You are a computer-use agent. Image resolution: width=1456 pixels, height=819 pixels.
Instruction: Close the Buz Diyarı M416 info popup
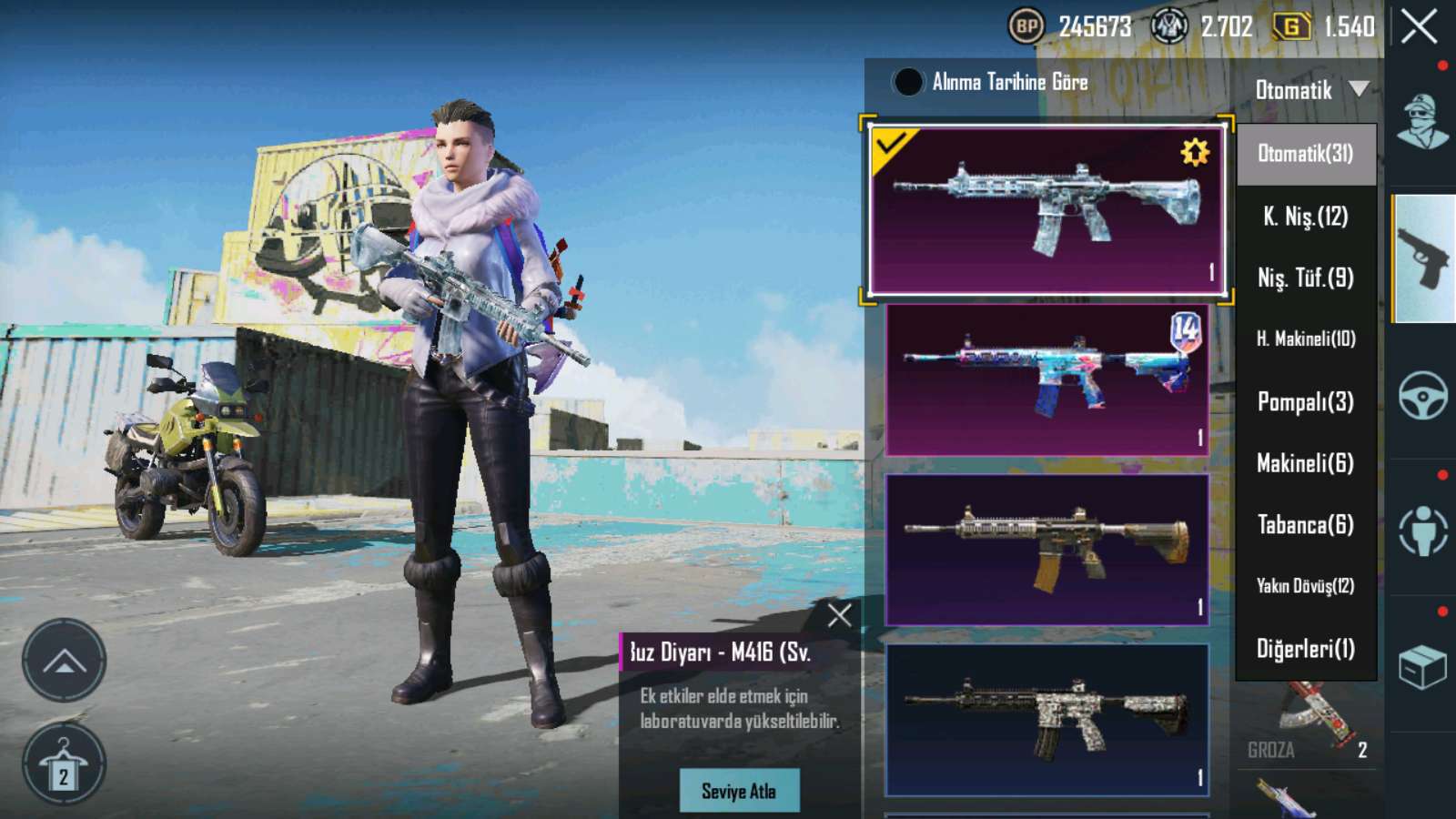coord(840,615)
